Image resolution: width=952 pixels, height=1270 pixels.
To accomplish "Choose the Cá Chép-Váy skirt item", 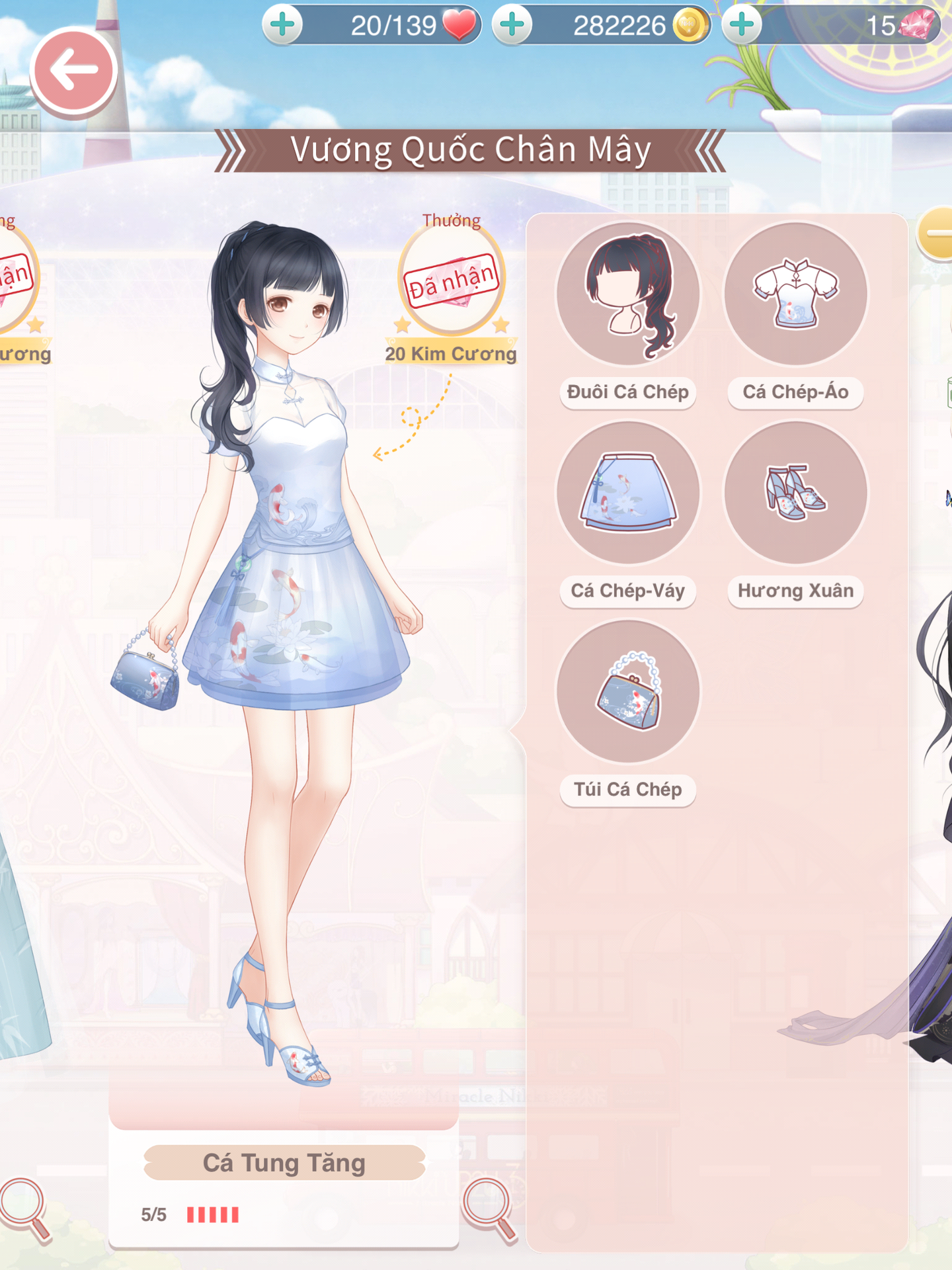I will point(627,493).
